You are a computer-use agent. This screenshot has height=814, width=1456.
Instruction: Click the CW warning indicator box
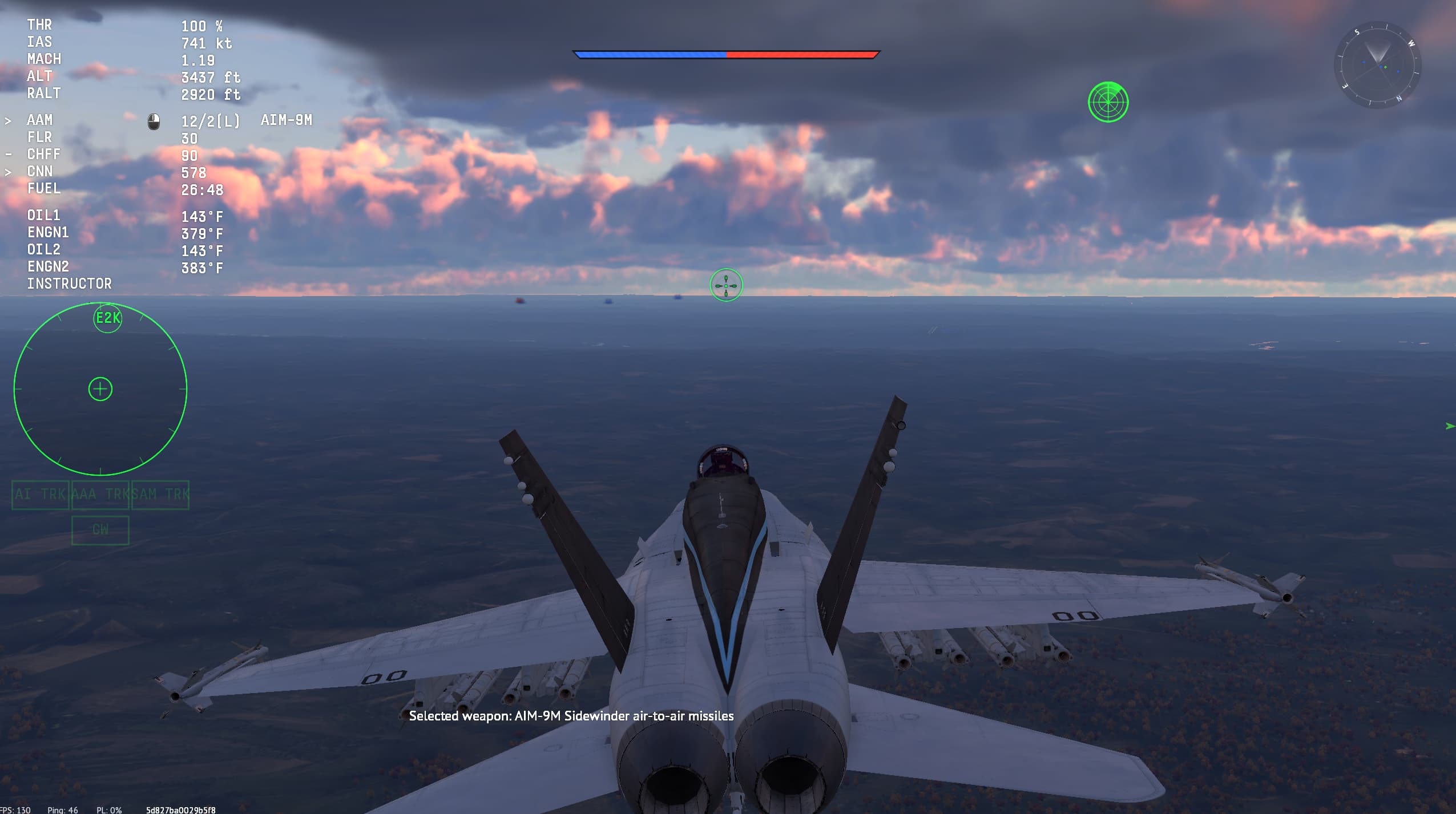[x=100, y=530]
